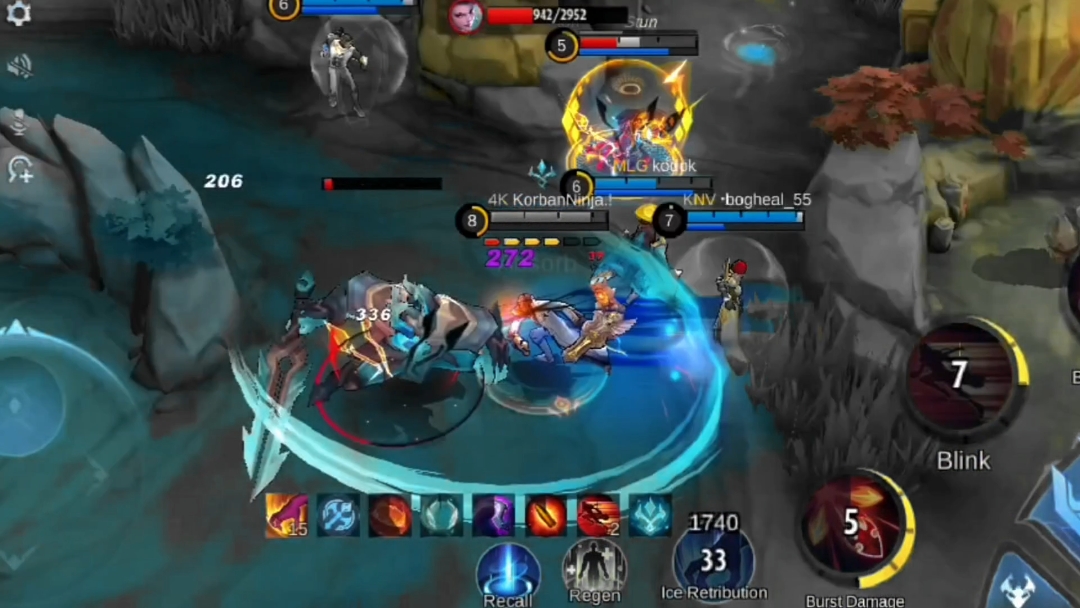1080x608 pixels.
Task: Tap the quick chat plus icon
Action: click(x=20, y=170)
